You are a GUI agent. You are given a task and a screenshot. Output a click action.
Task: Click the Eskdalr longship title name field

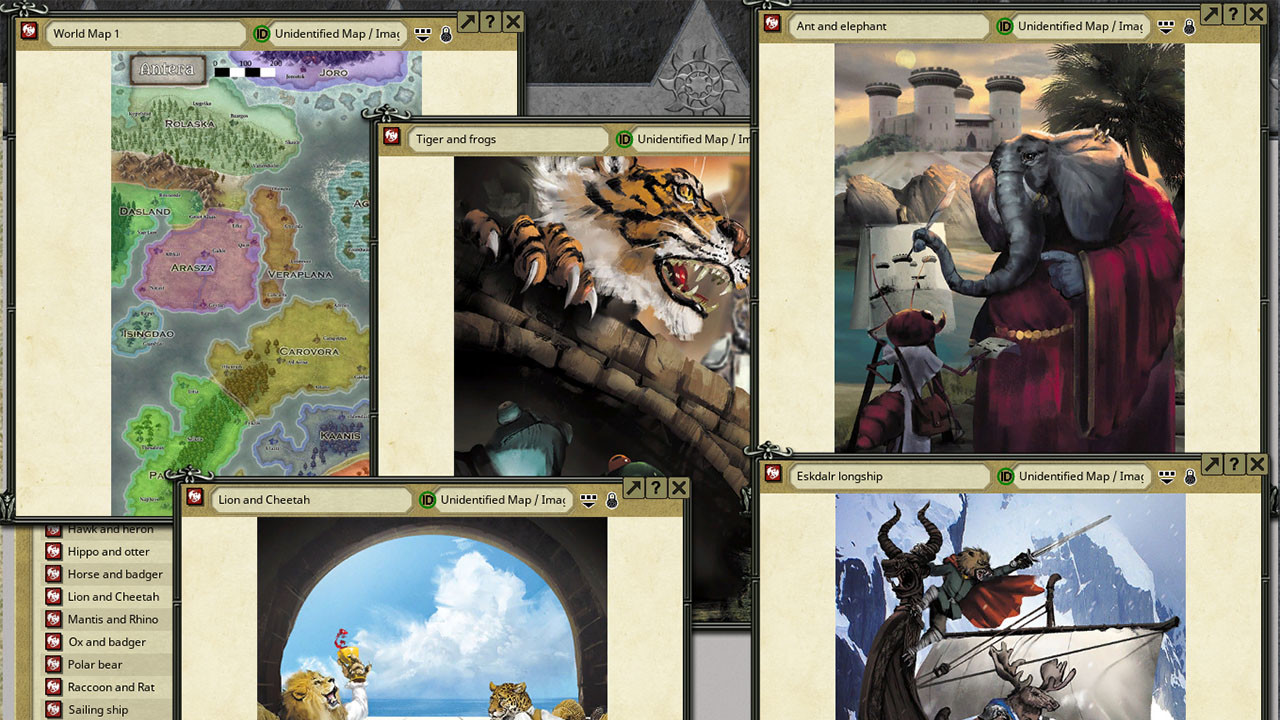pyautogui.click(x=890, y=476)
